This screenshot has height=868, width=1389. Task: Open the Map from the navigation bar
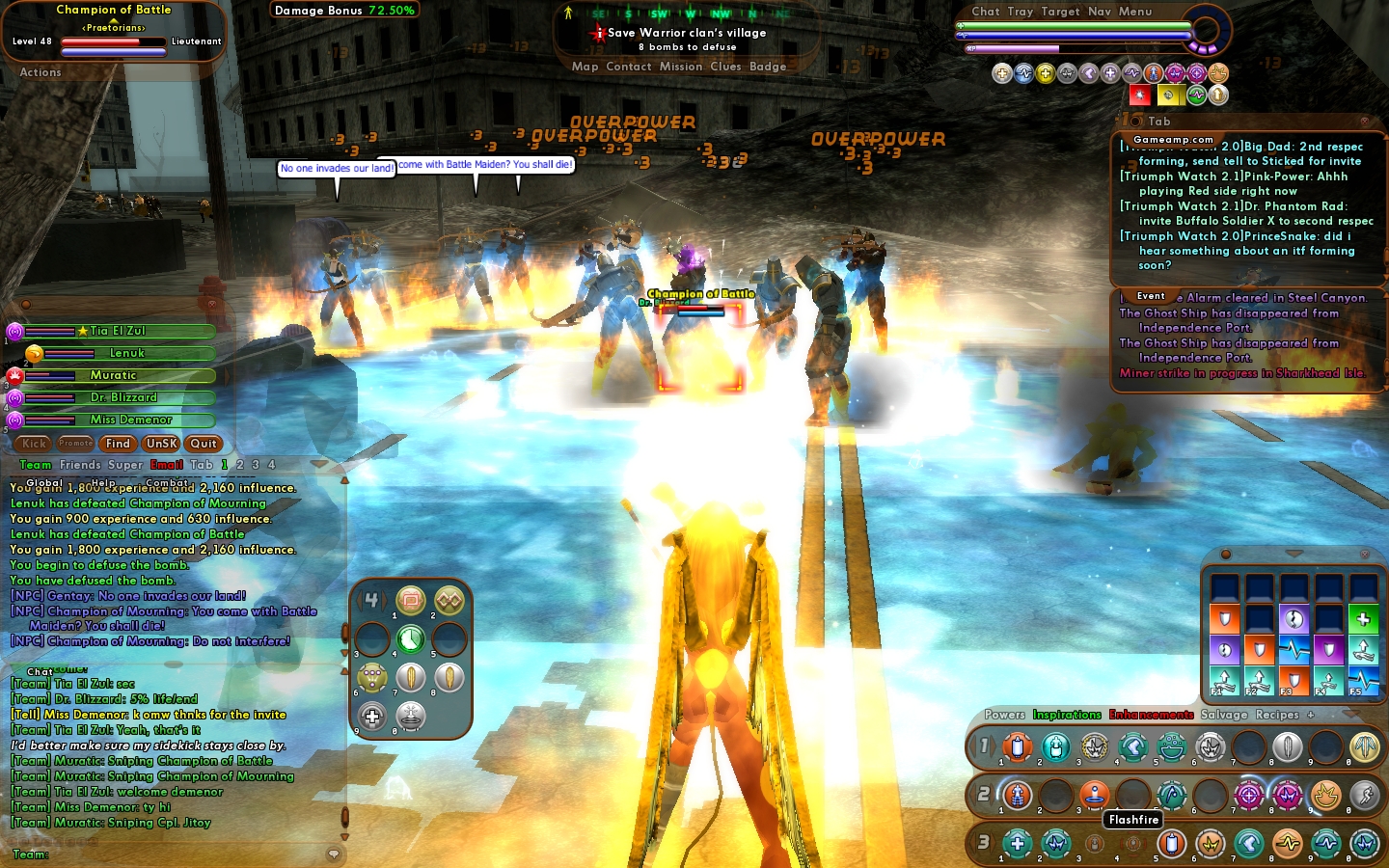[x=585, y=67]
